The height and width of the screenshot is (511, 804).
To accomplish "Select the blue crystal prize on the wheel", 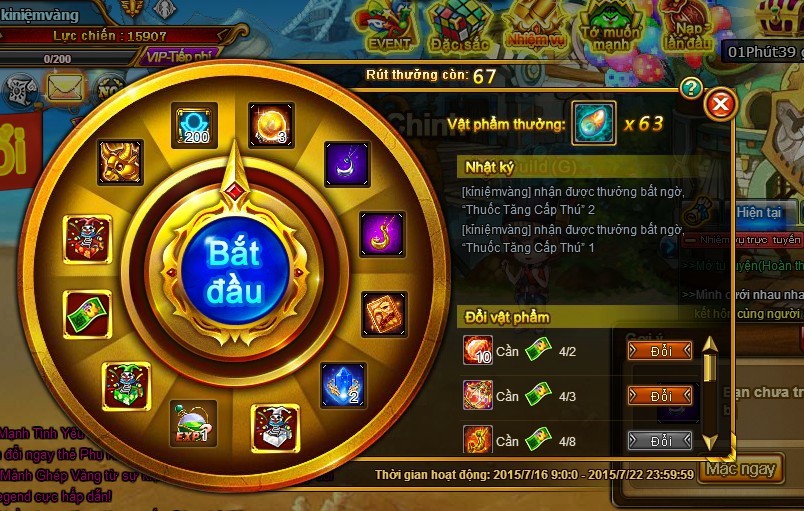I will click(343, 385).
